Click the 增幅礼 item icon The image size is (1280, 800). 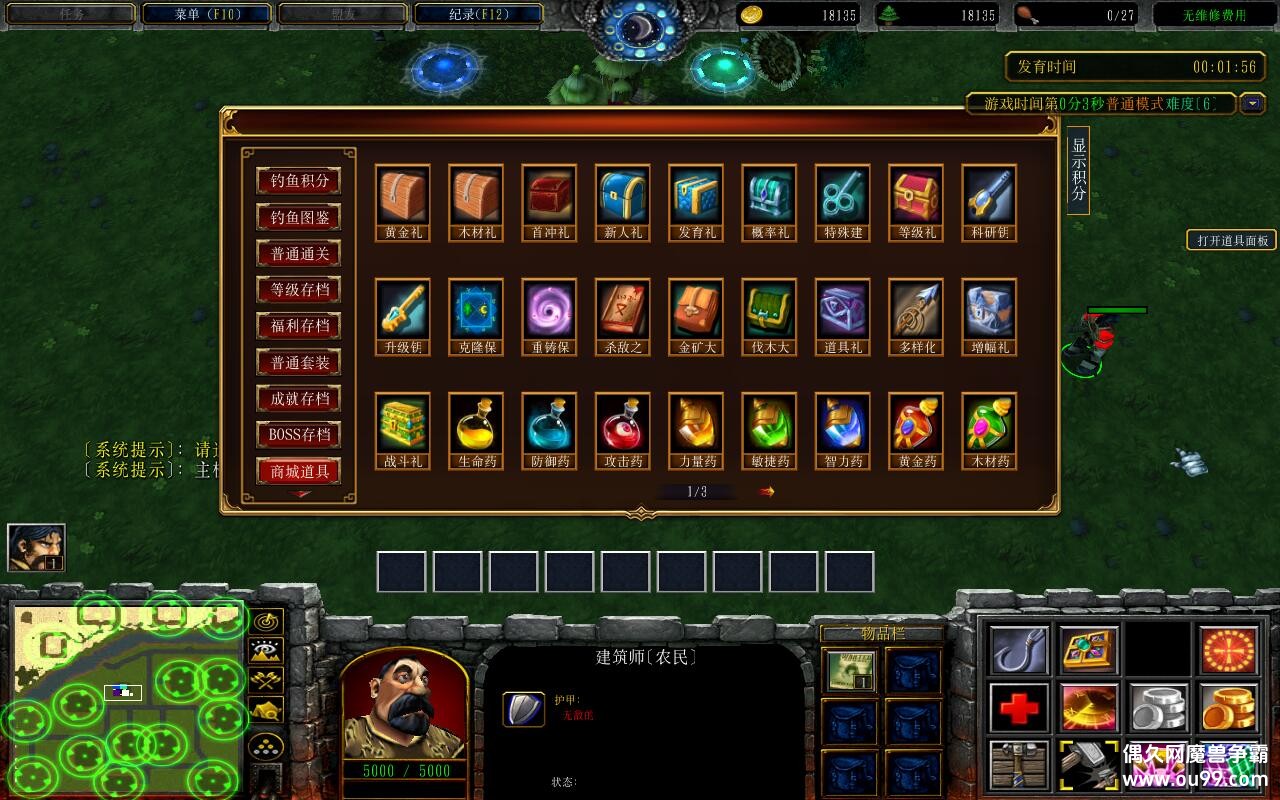(x=990, y=310)
